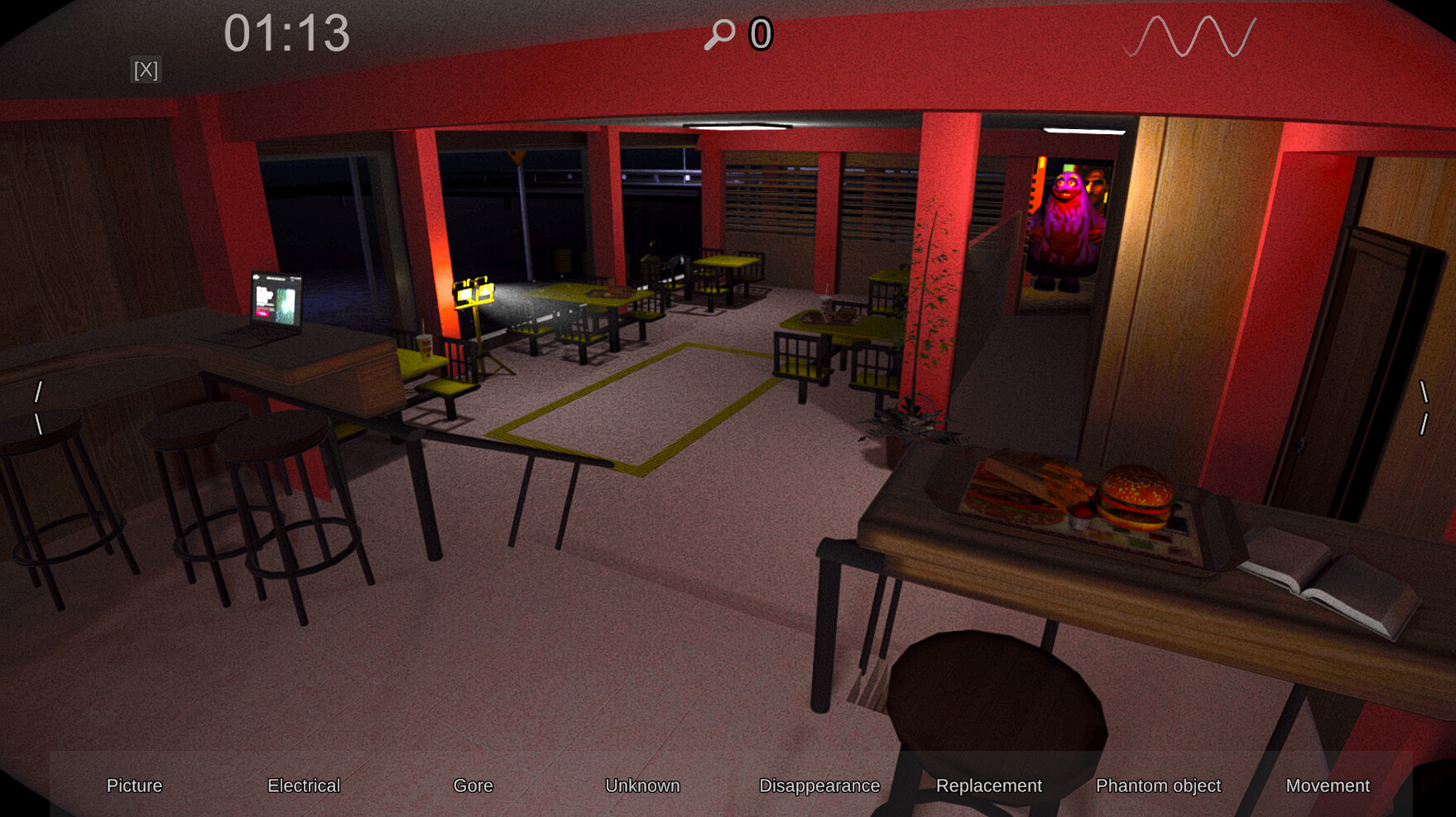Select Gore on the report bar
Viewport: 1456px width, 817px height.
(473, 786)
